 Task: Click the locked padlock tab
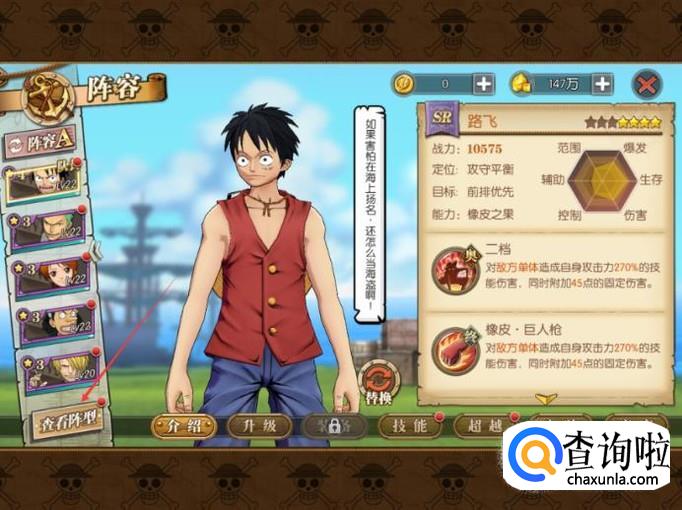pos(332,425)
